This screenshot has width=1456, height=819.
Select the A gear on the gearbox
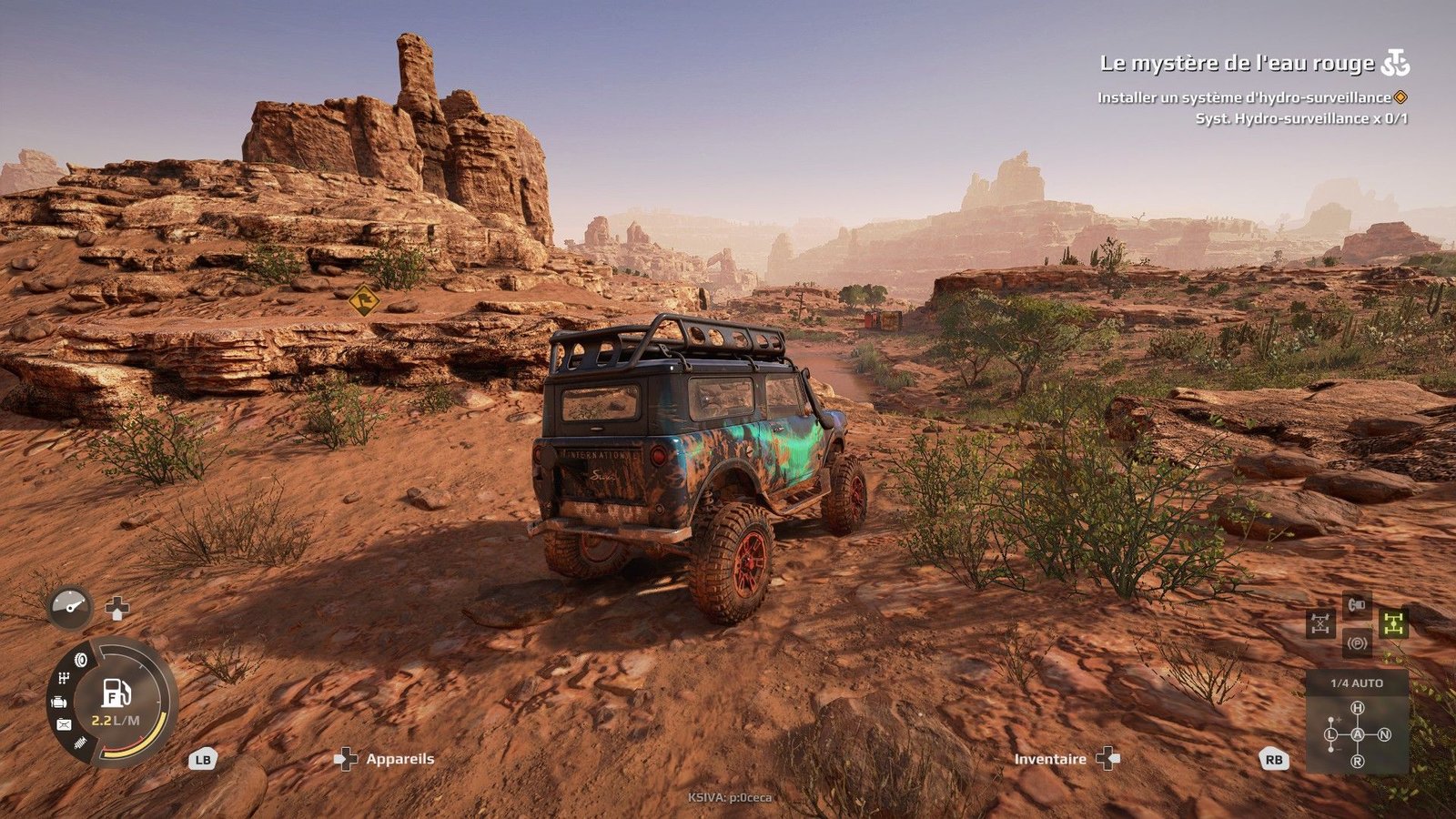(1358, 734)
